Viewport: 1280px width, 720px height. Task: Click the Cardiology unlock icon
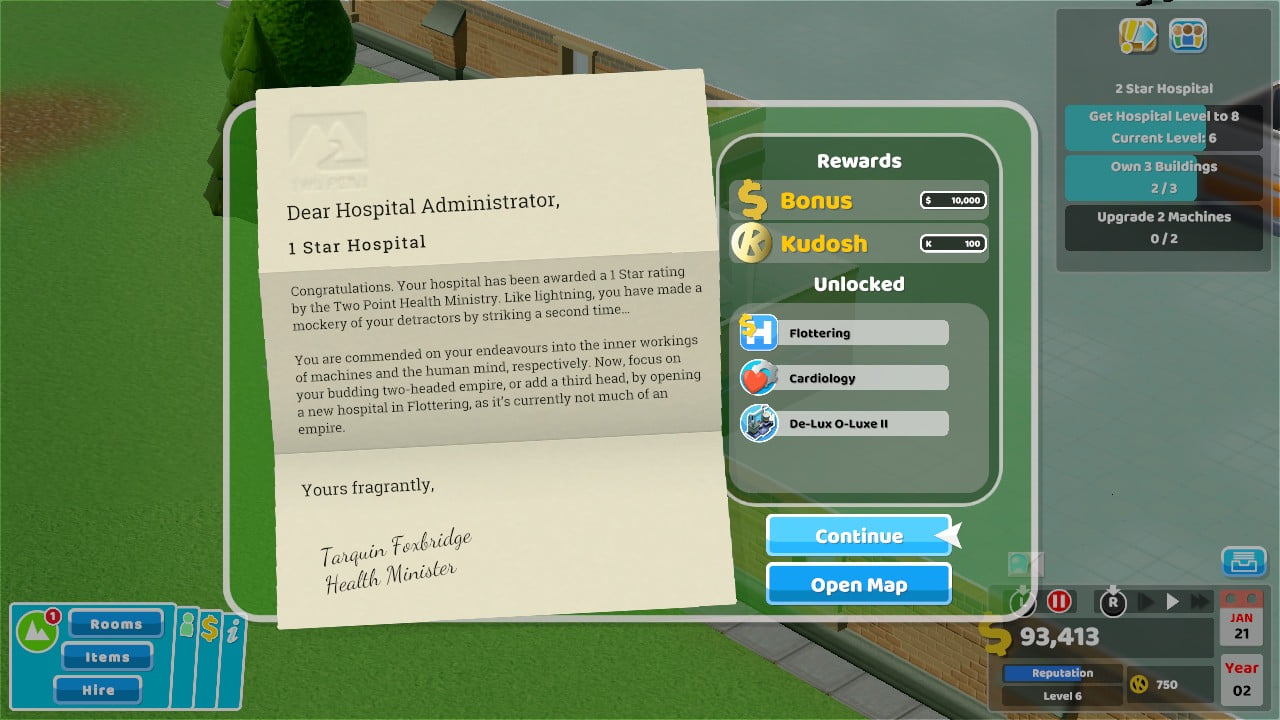pos(757,377)
